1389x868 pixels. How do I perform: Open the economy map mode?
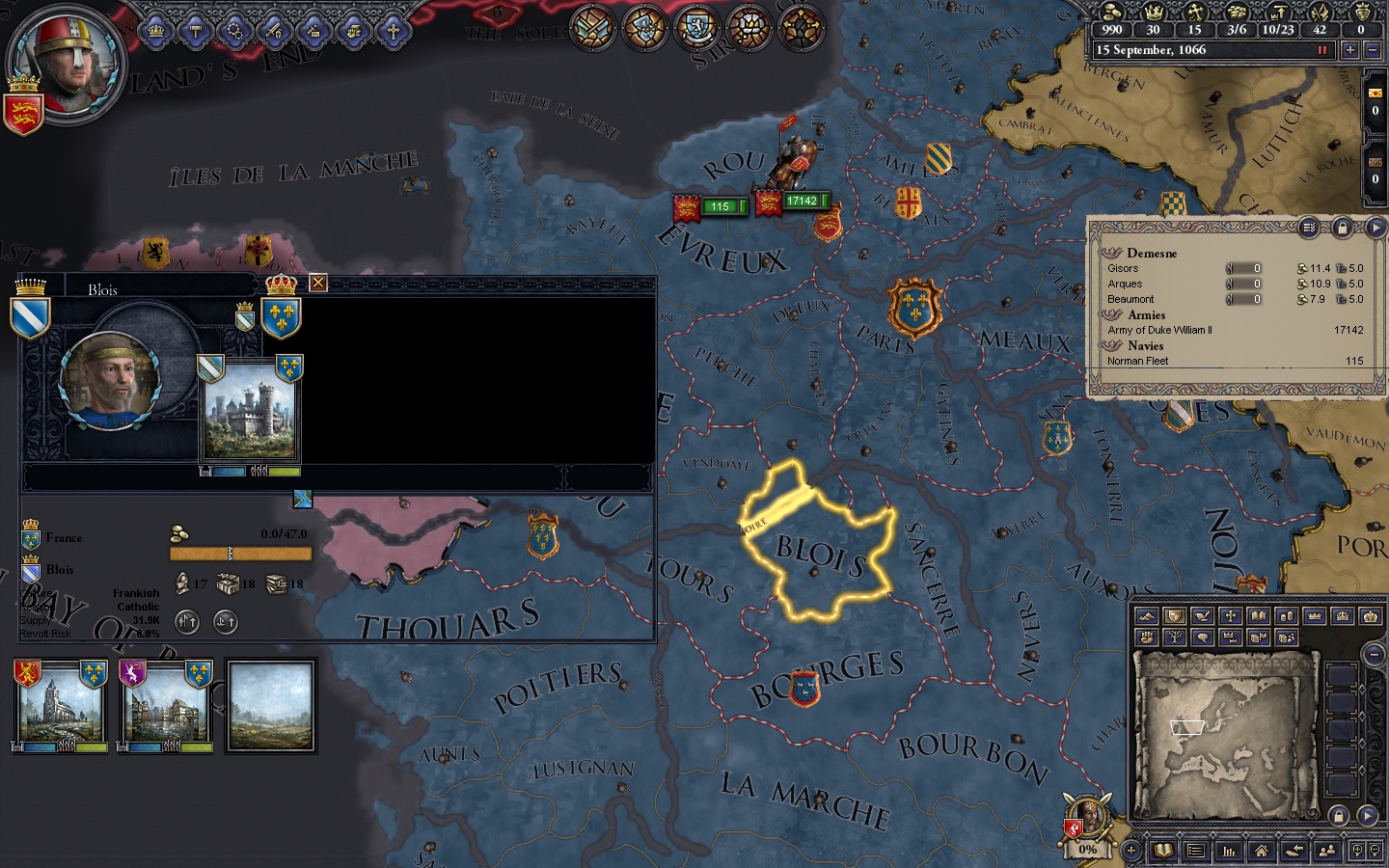(x=1286, y=617)
